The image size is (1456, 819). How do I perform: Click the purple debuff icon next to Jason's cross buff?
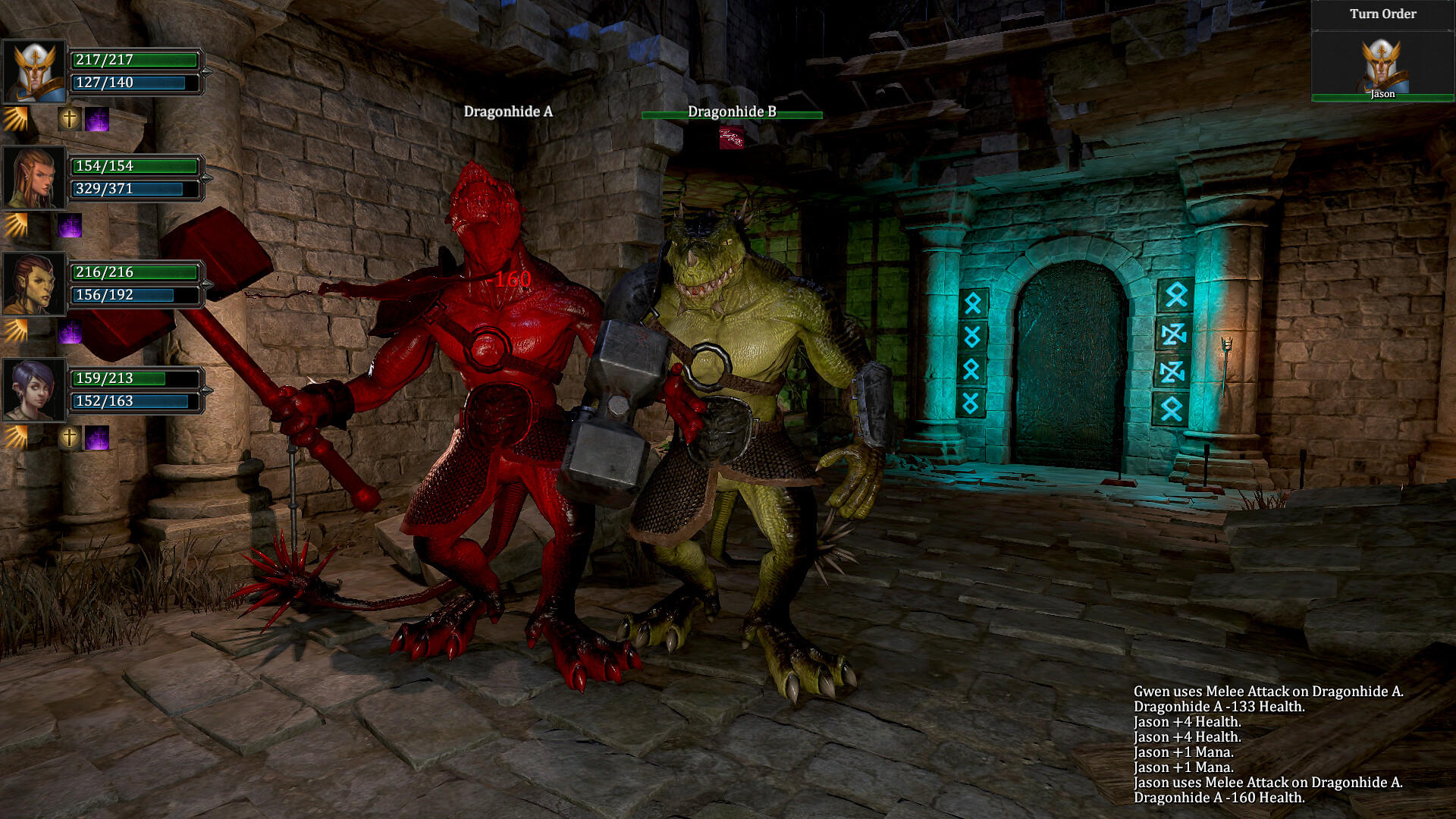point(99,120)
